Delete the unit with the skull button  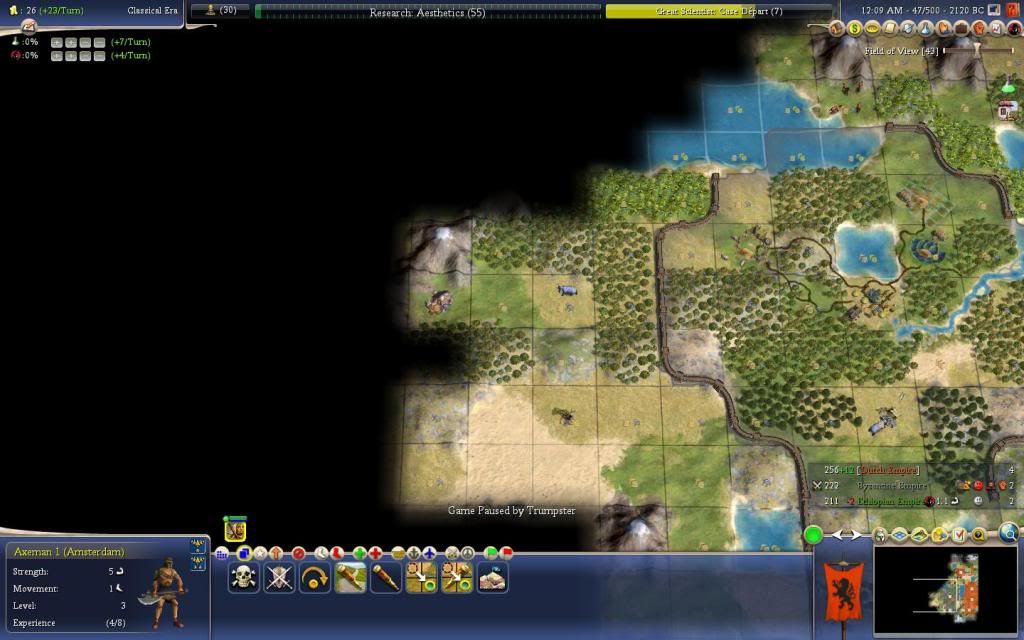(x=243, y=577)
